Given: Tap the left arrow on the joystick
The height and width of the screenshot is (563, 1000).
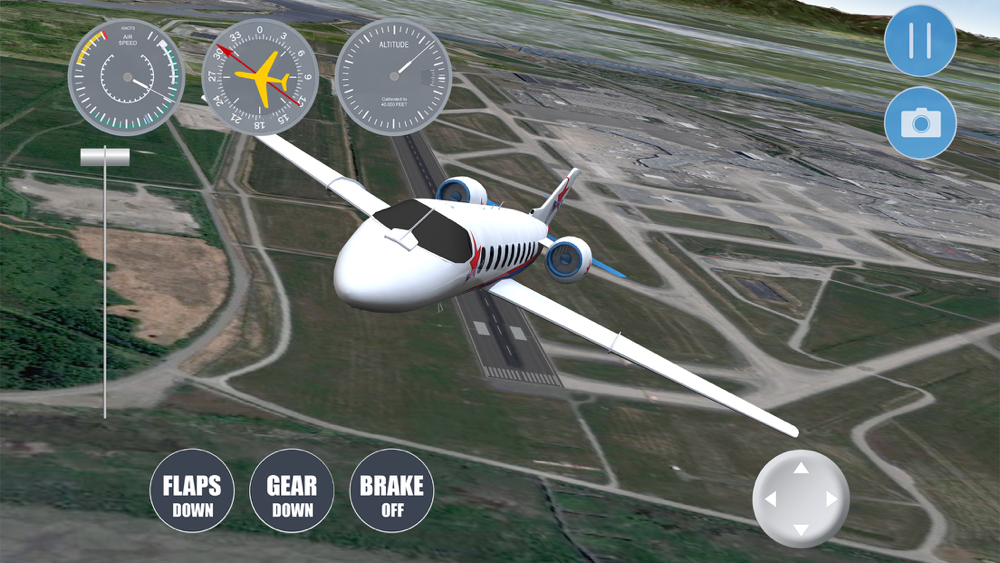Looking at the screenshot, I should [x=769, y=499].
